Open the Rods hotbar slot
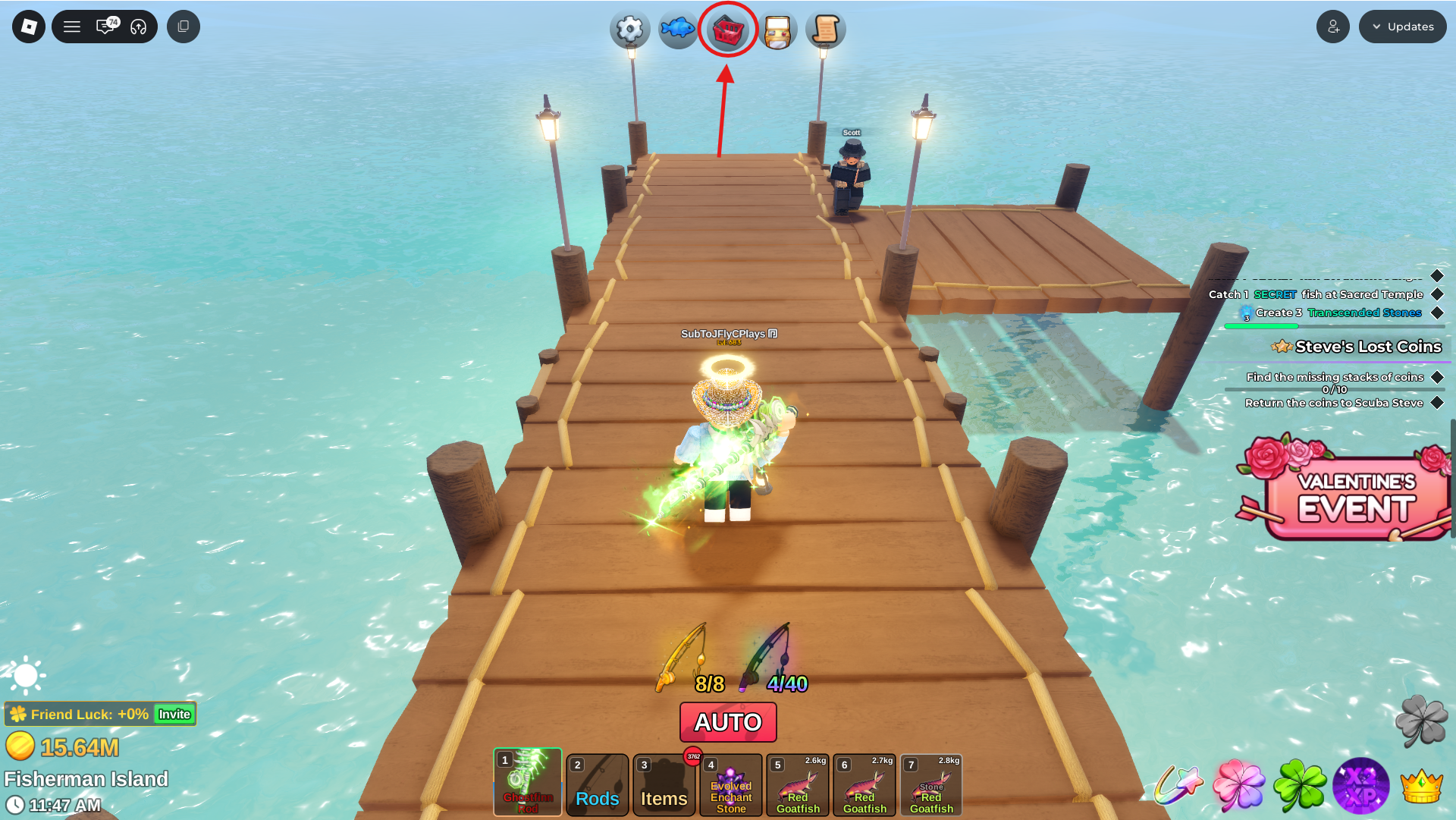This screenshot has width=1456, height=820. point(598,785)
